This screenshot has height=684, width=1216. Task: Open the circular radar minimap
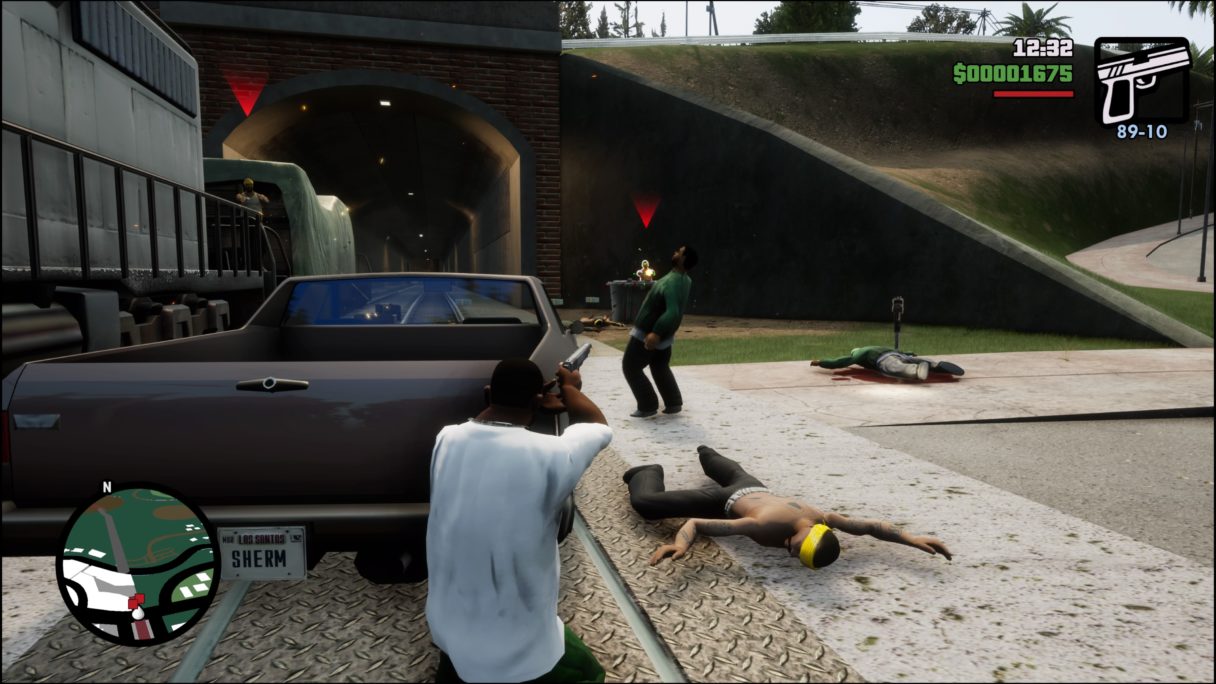(137, 566)
